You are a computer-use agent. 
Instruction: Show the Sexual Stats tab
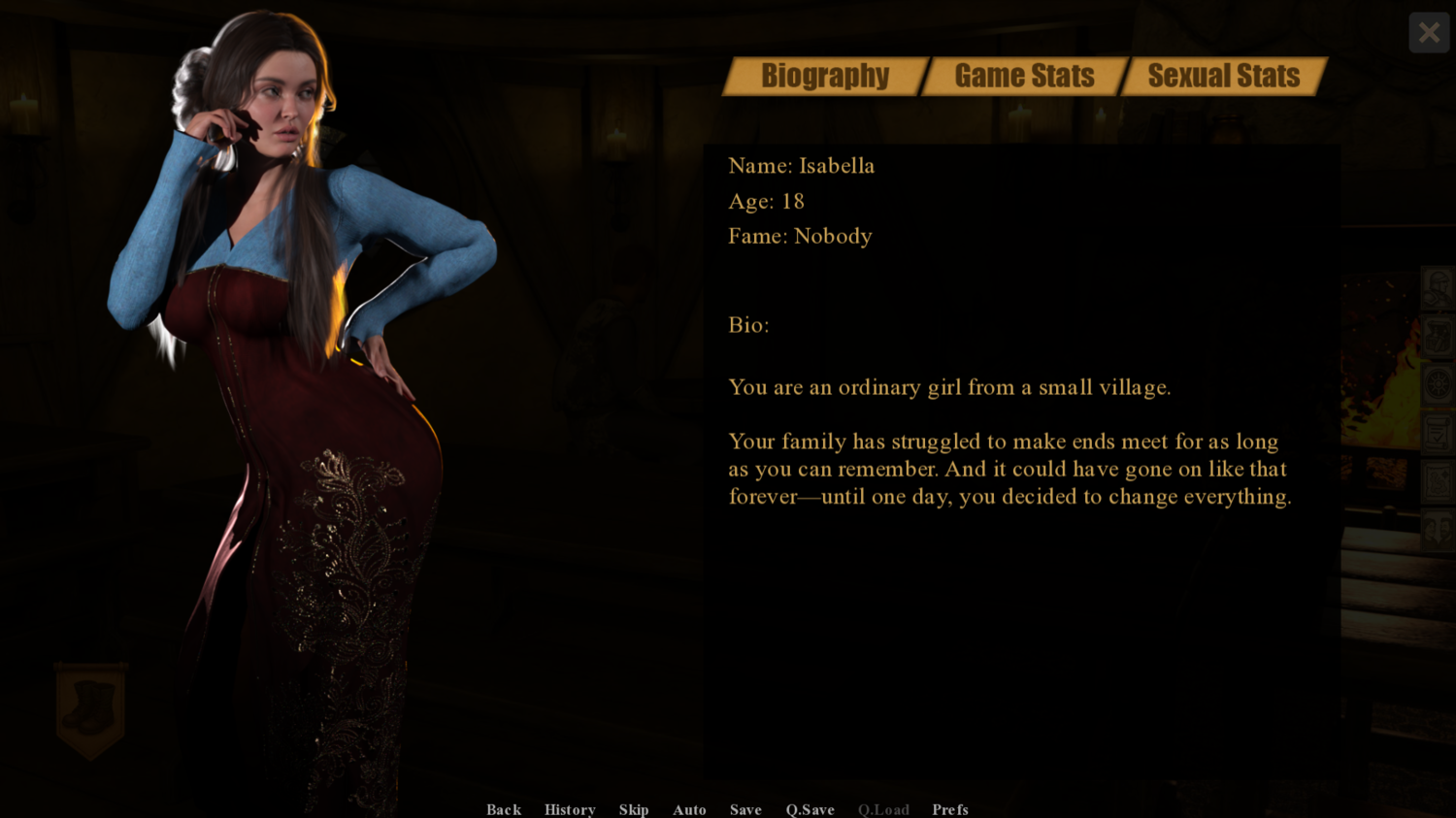1223,76
